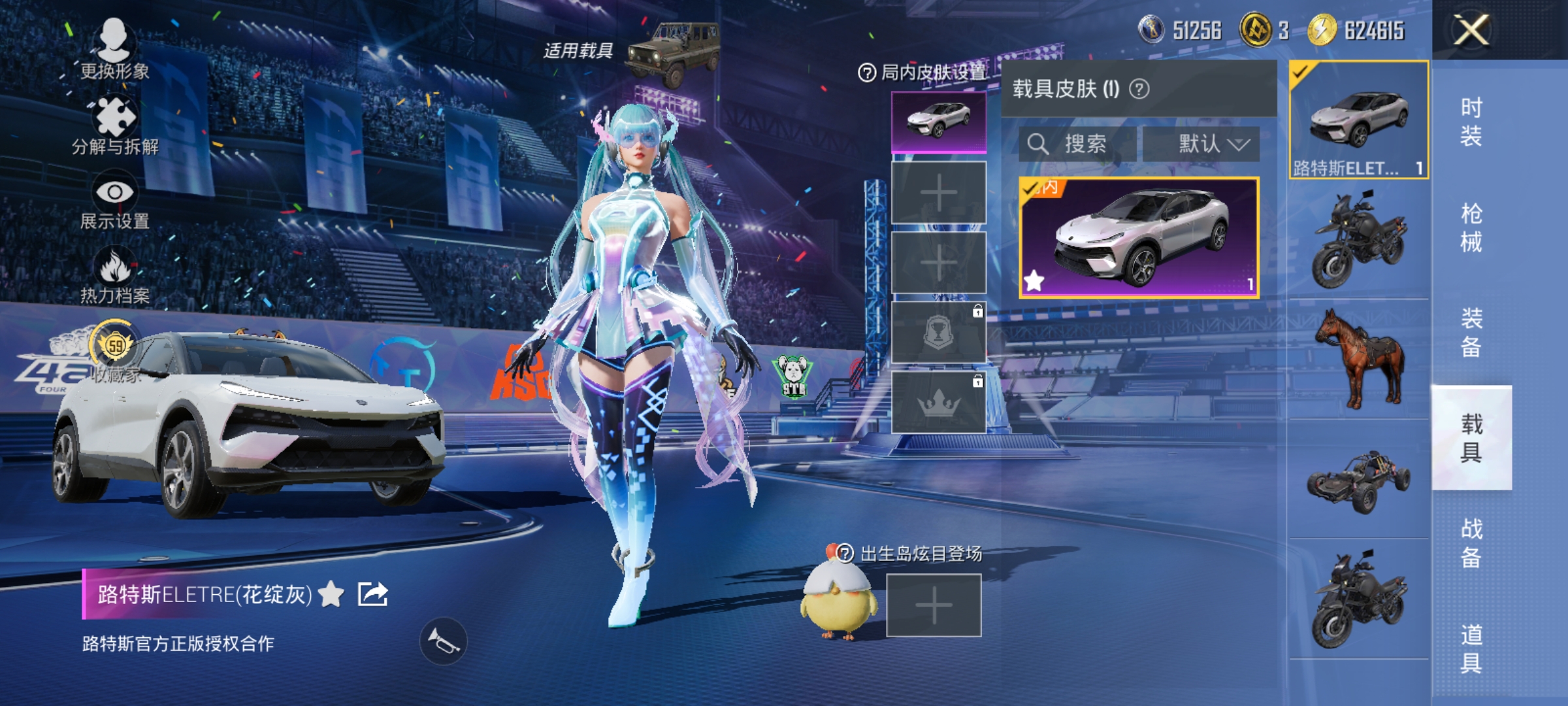
Task: Click the 搜索 search box
Action: [x=1078, y=144]
